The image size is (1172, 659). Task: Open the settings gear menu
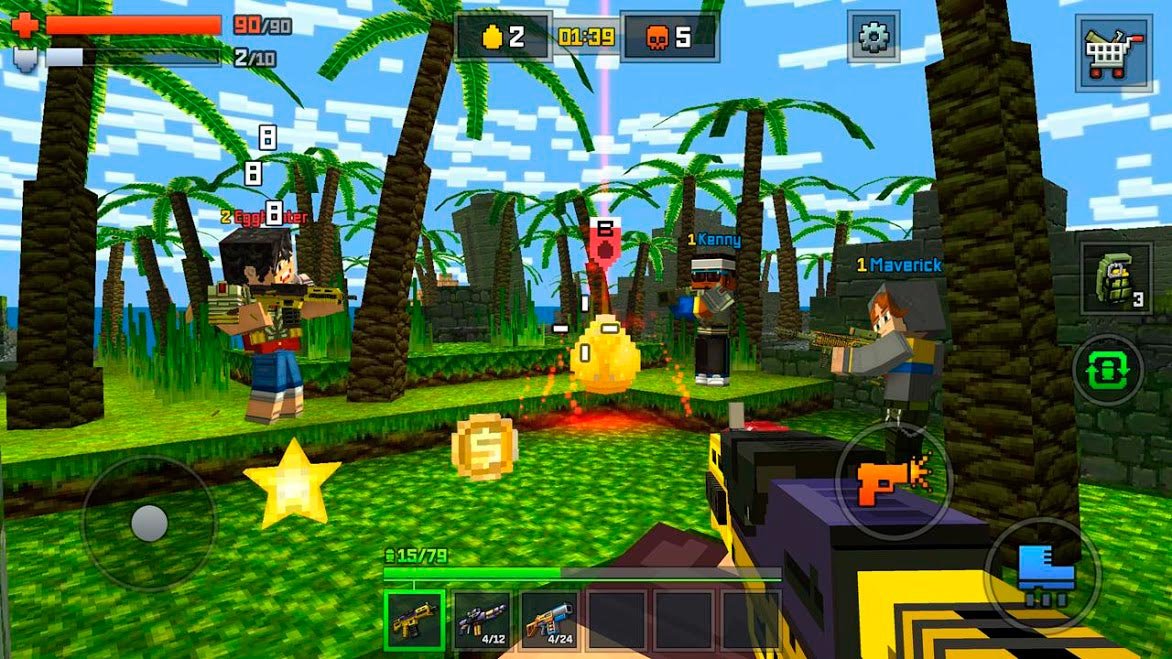point(873,38)
